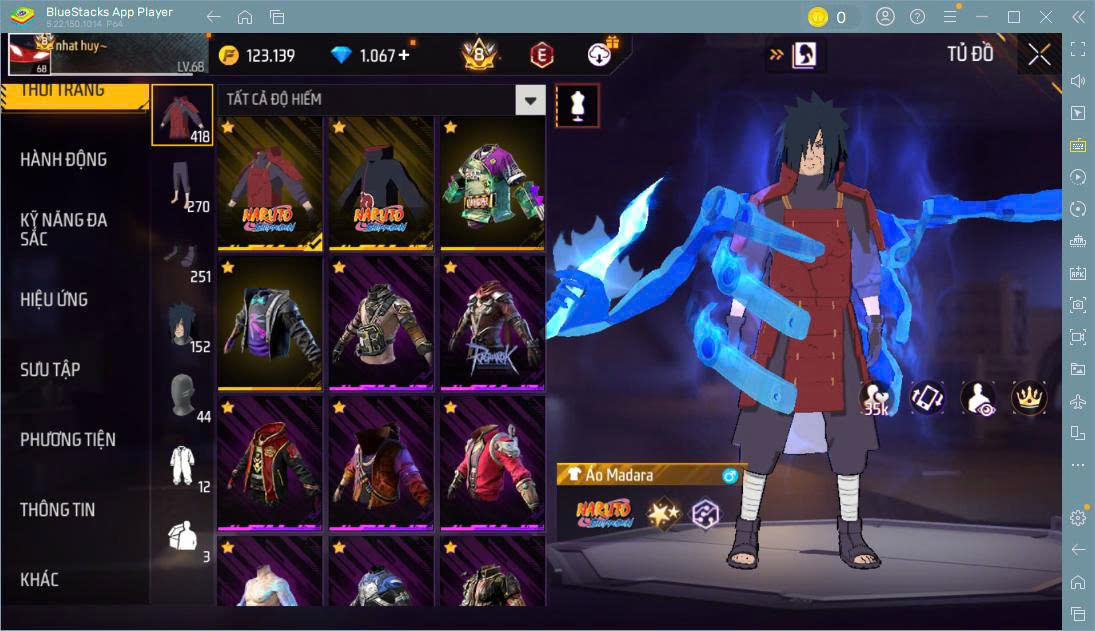This screenshot has height=631, width=1095.
Task: Select the Ragnarok armor top item
Action: click(492, 324)
